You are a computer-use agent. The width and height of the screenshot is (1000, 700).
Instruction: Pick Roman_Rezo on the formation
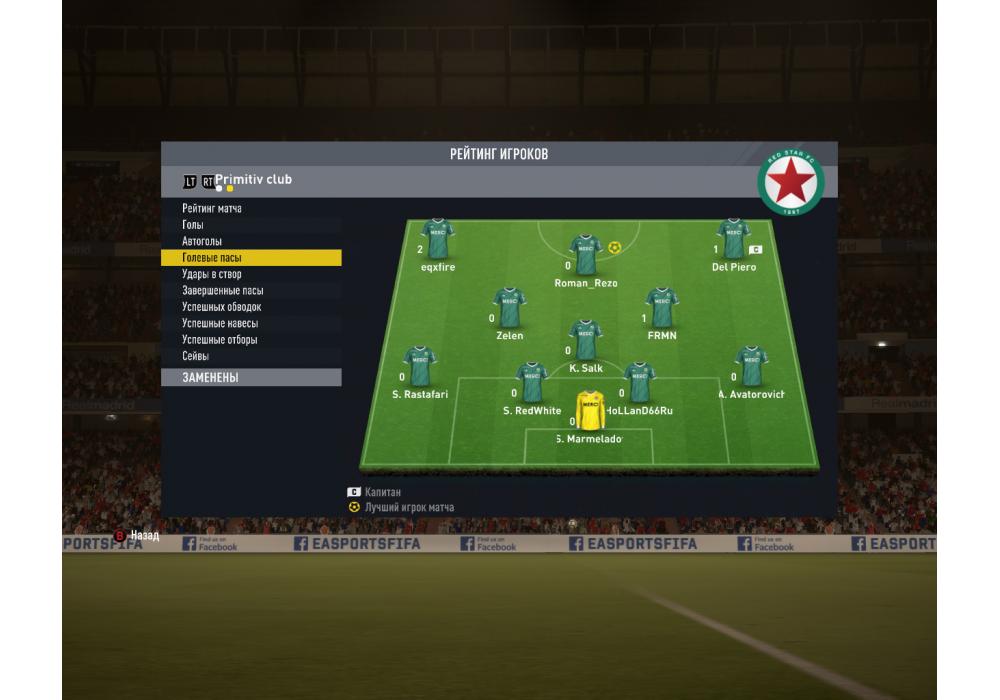pos(585,255)
